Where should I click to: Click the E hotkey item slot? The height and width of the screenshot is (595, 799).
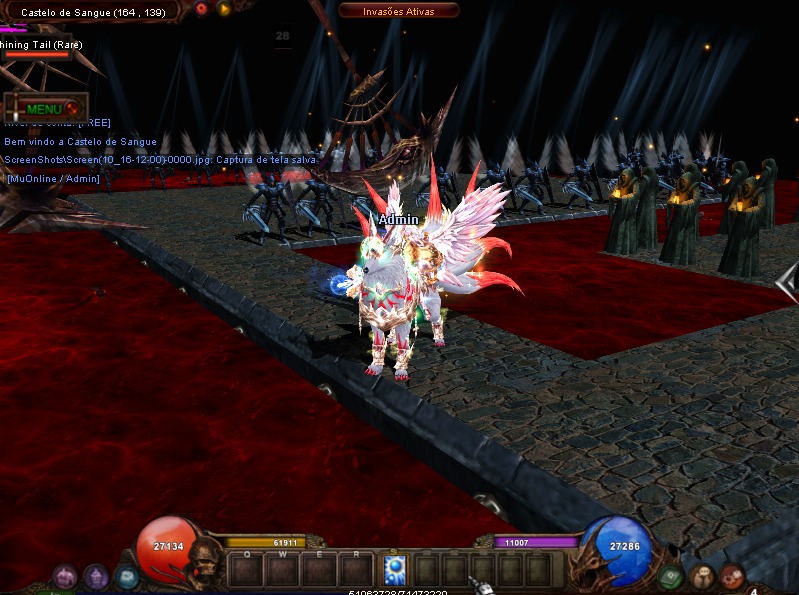point(319,571)
